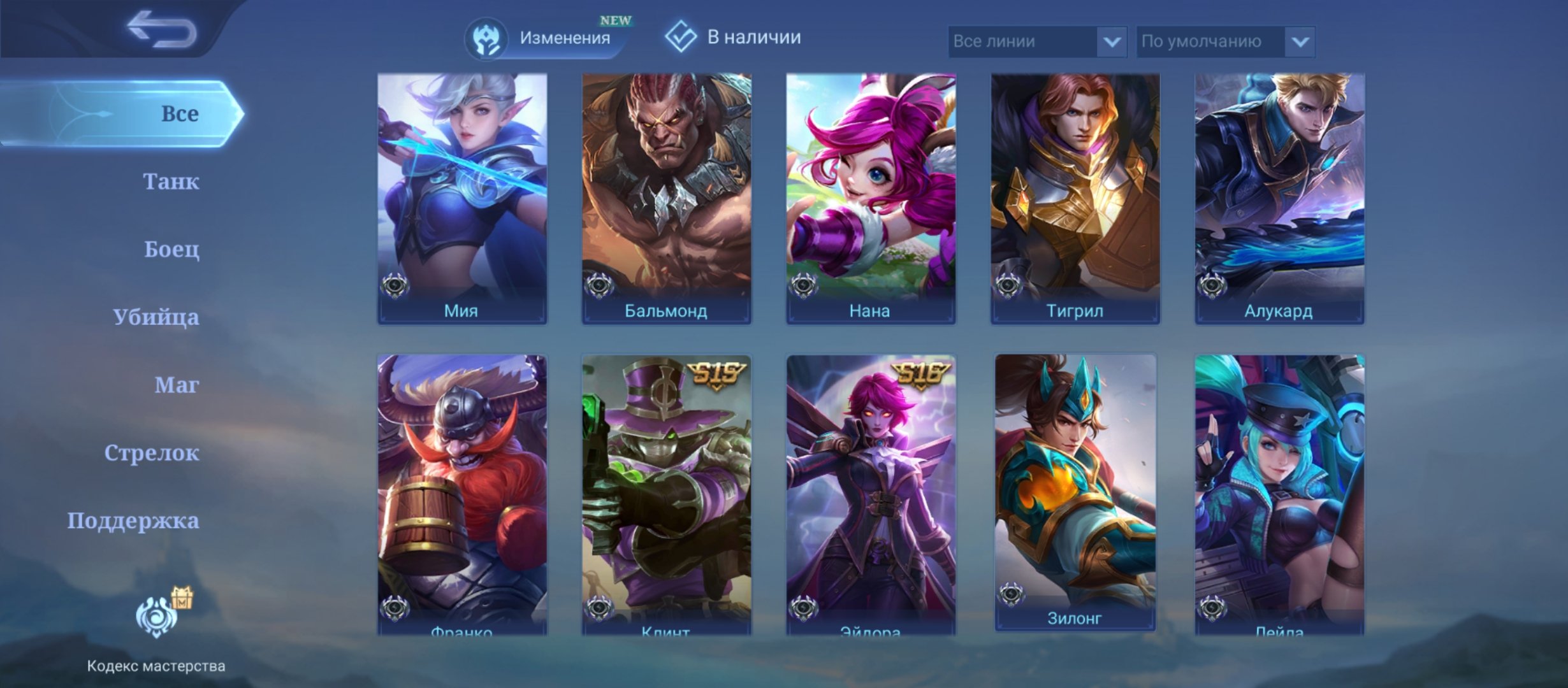
Task: Open the Изменения hero changes panel
Action: point(549,38)
